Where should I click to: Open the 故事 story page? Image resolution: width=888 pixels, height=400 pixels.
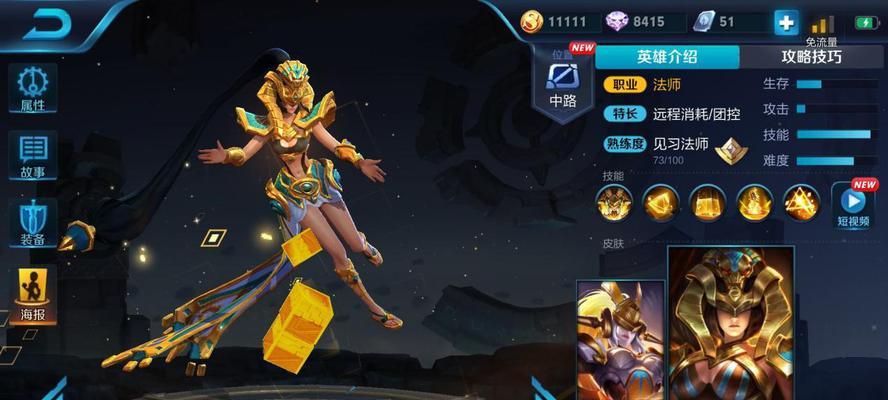tap(32, 155)
